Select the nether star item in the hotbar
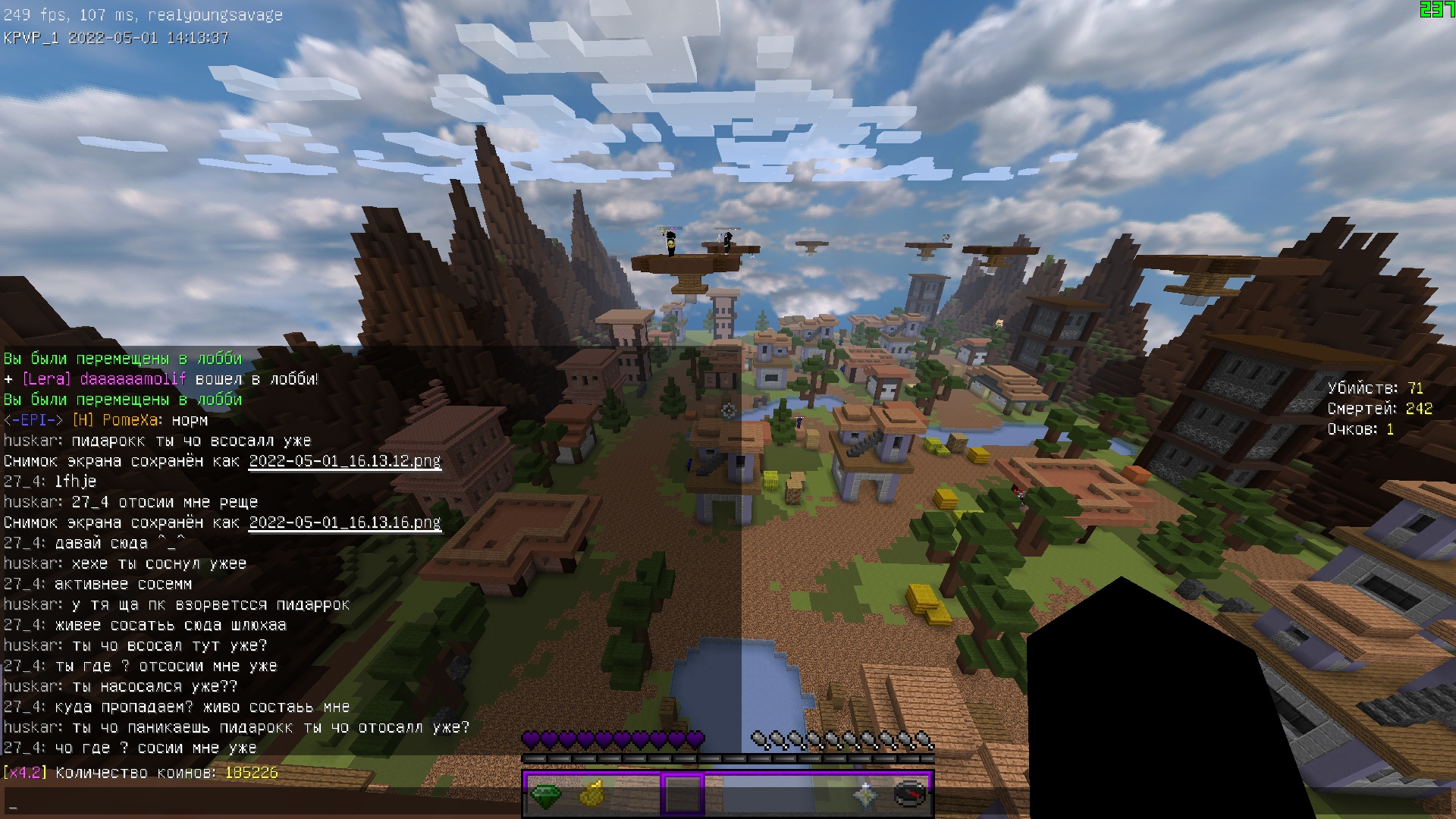 [868, 795]
